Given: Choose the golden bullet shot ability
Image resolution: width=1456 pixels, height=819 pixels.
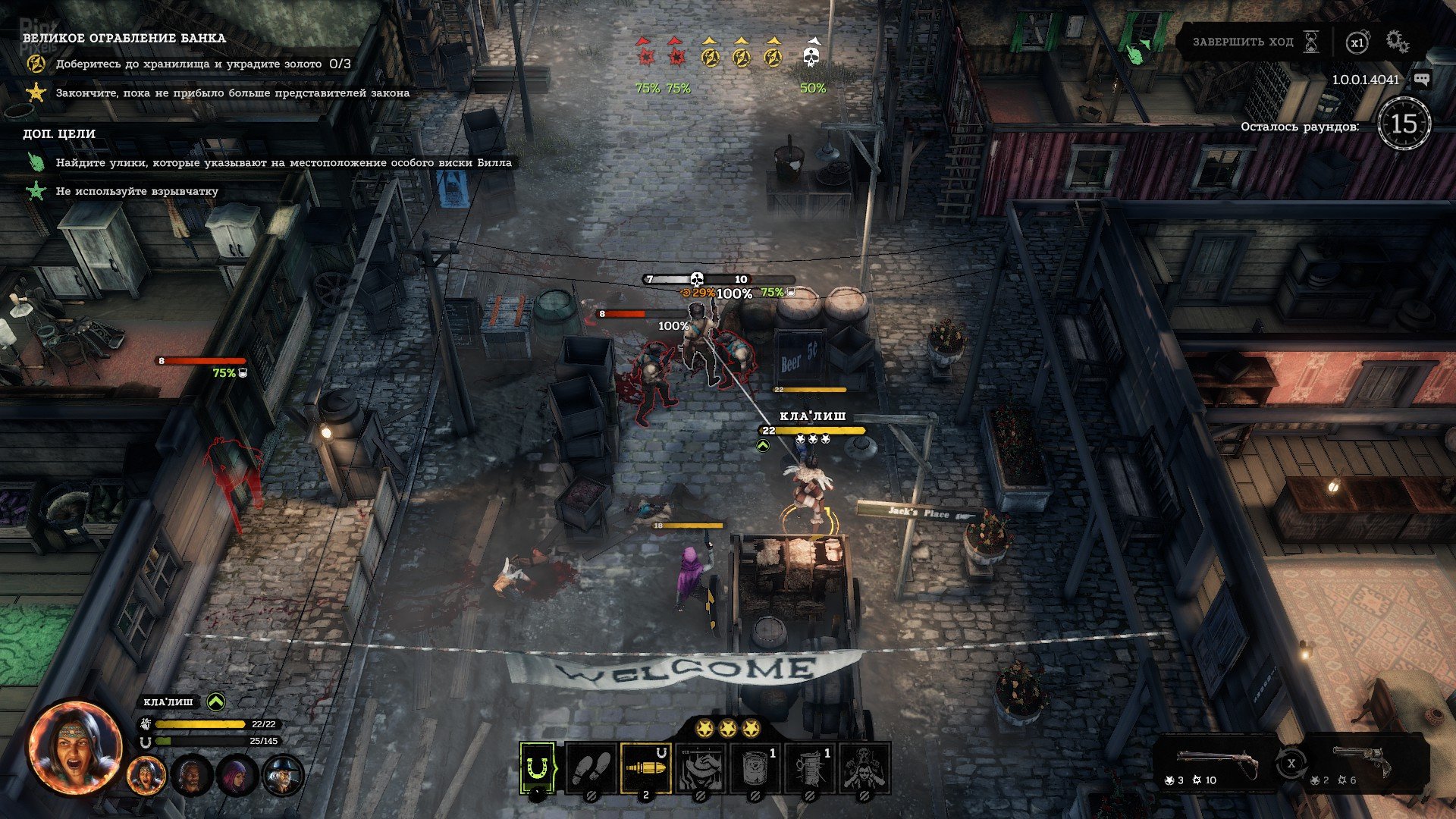Looking at the screenshot, I should [x=645, y=768].
